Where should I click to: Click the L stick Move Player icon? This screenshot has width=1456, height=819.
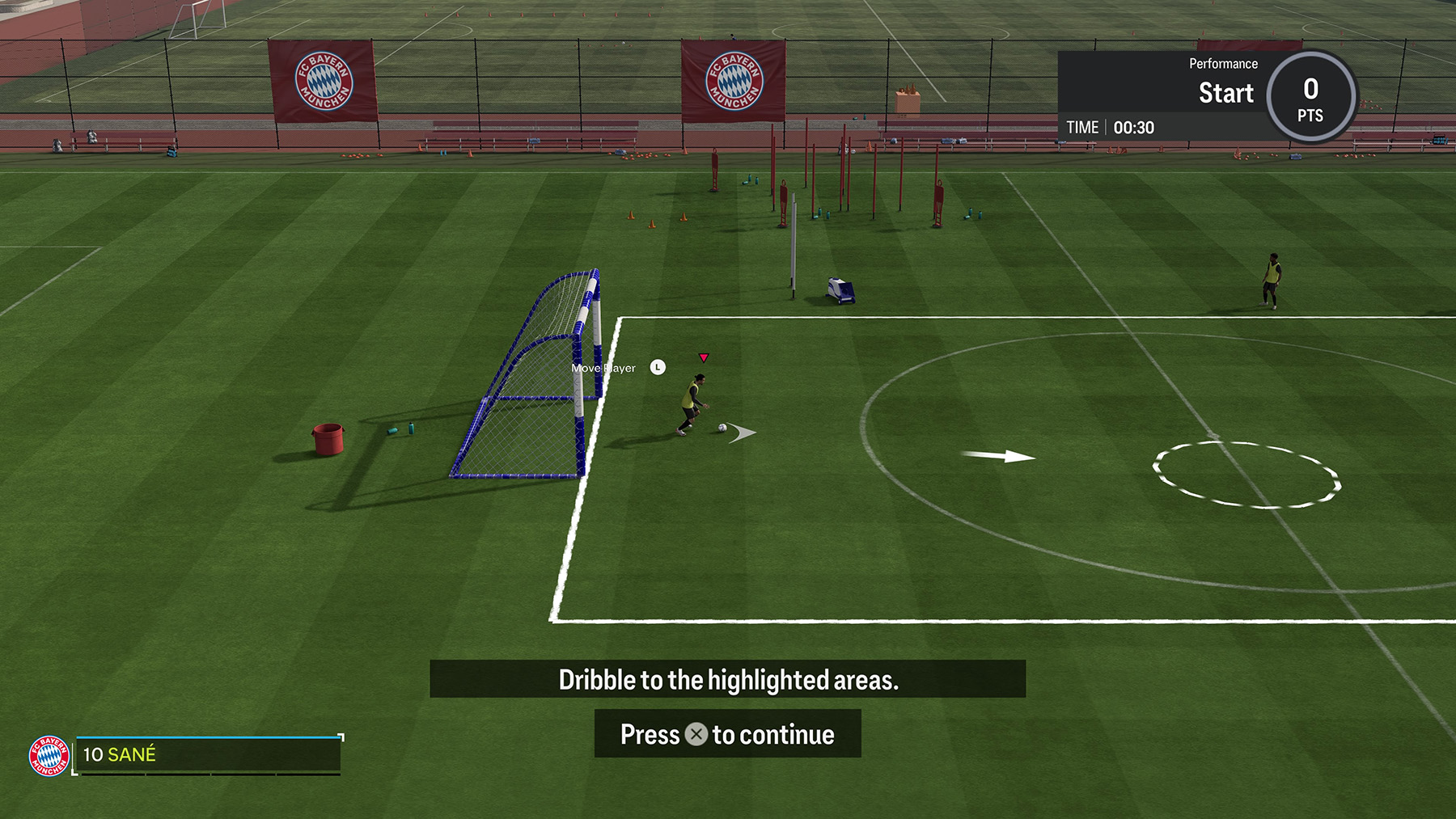pyautogui.click(x=657, y=366)
